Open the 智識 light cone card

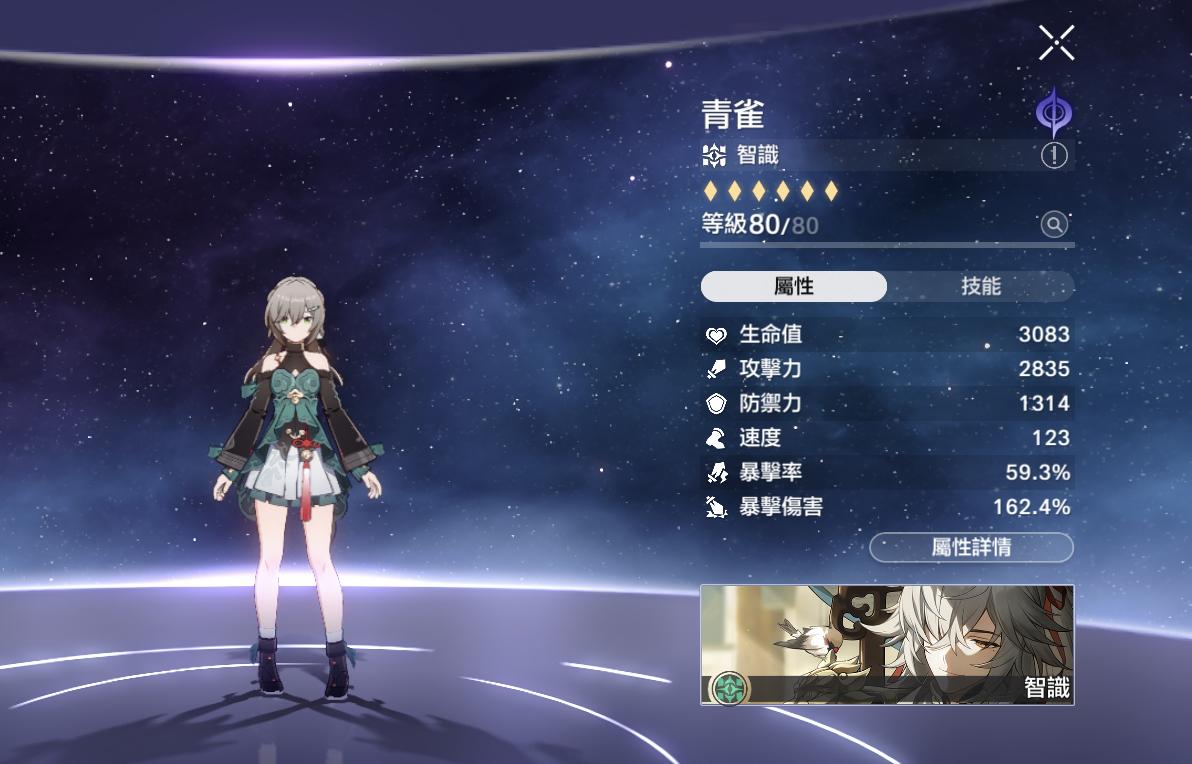pyautogui.click(x=887, y=645)
